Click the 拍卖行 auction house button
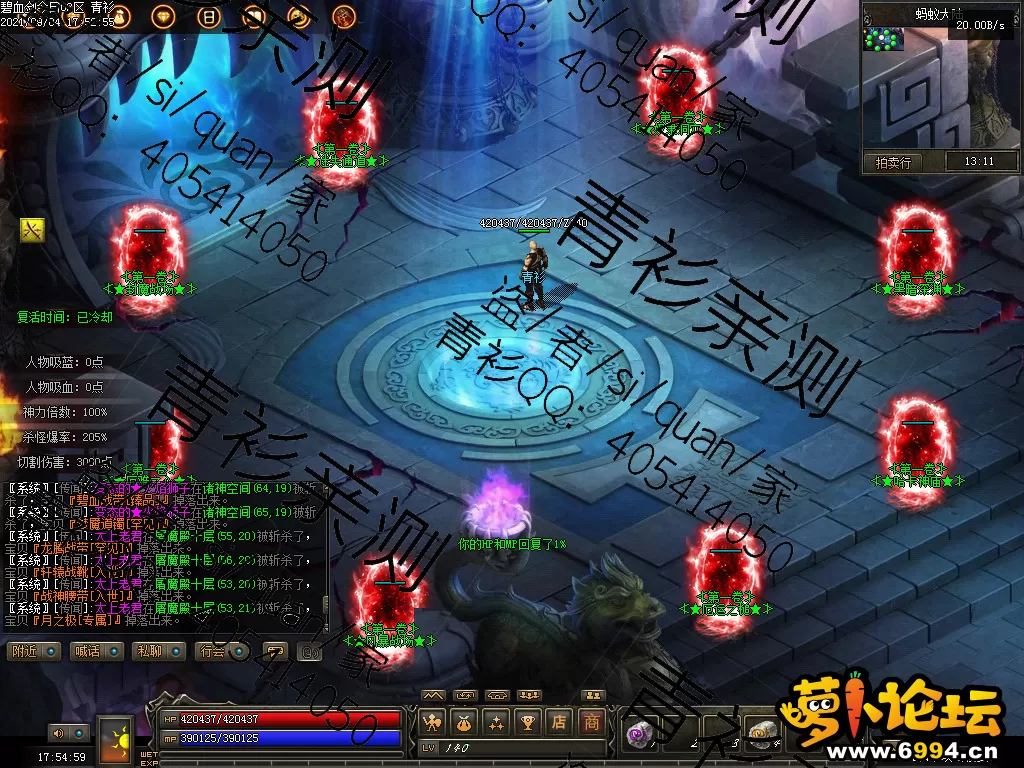The image size is (1024, 768). point(893,162)
